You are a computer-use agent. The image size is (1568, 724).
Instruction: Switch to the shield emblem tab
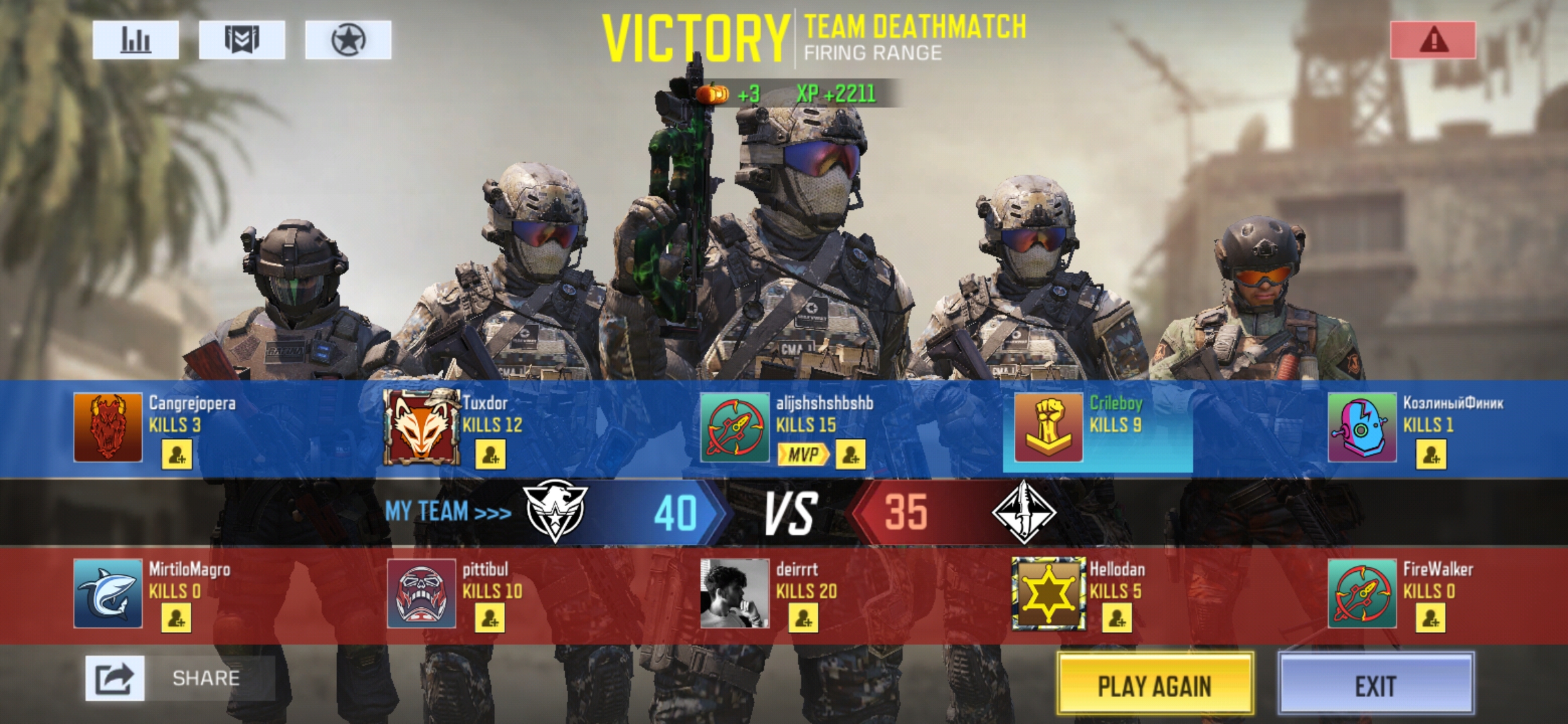coord(242,40)
